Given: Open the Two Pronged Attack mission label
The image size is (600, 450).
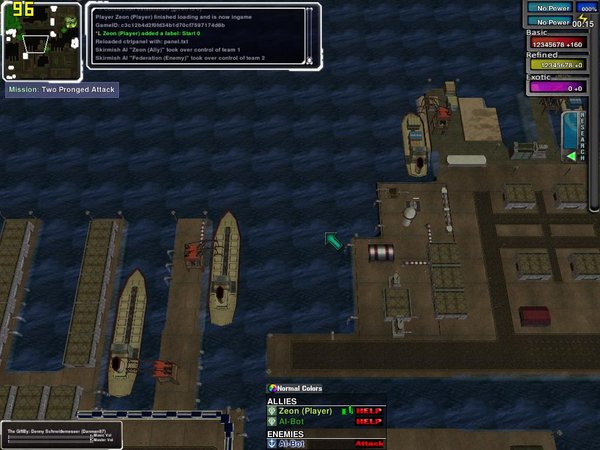Looking at the screenshot, I should point(62,90).
